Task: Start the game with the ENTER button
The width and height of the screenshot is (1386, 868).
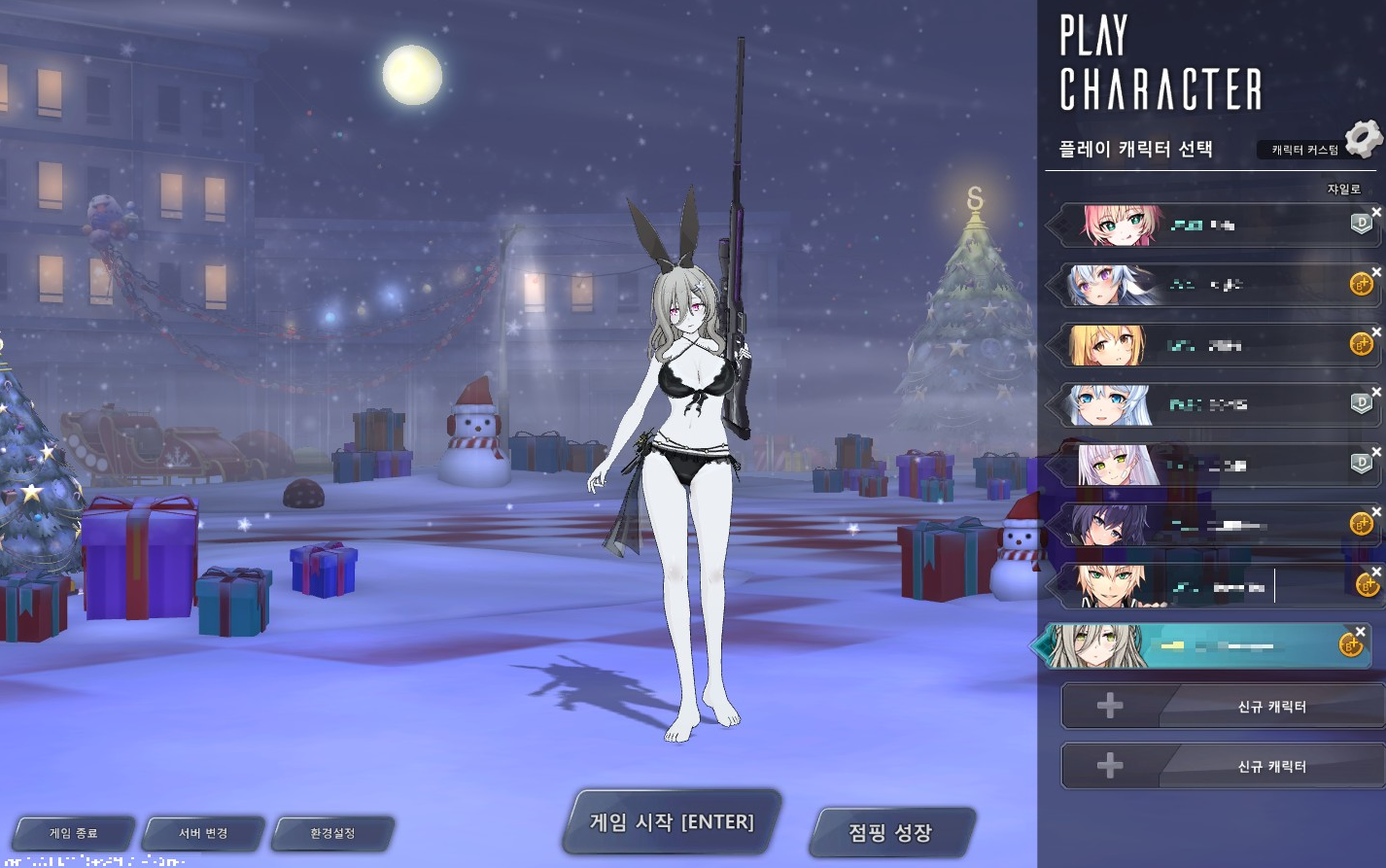Action: pyautogui.click(x=672, y=822)
